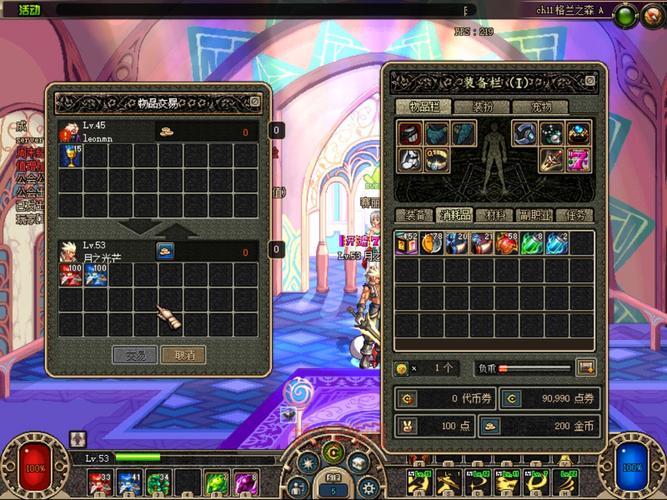667x500 pixels.
Task: Select the 物品栏 items tab
Action: (x=423, y=107)
